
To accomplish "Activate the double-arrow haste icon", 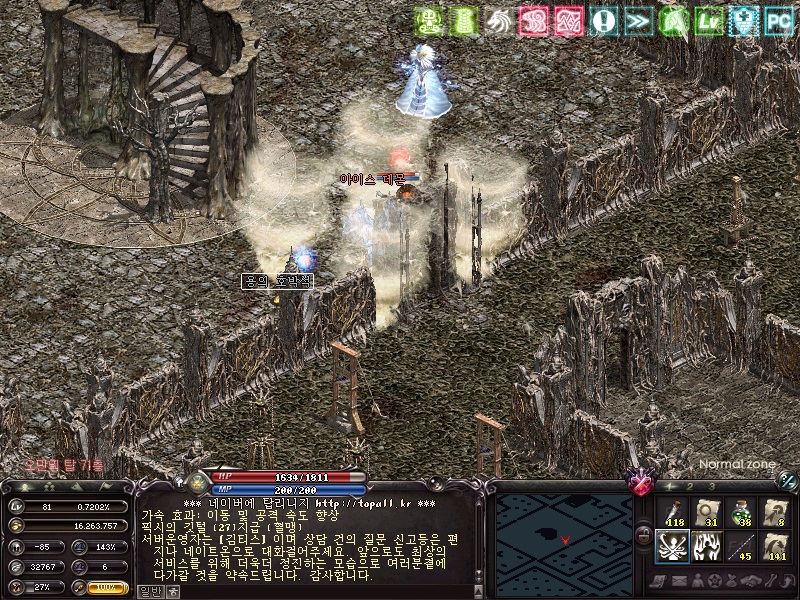I will coord(637,19).
